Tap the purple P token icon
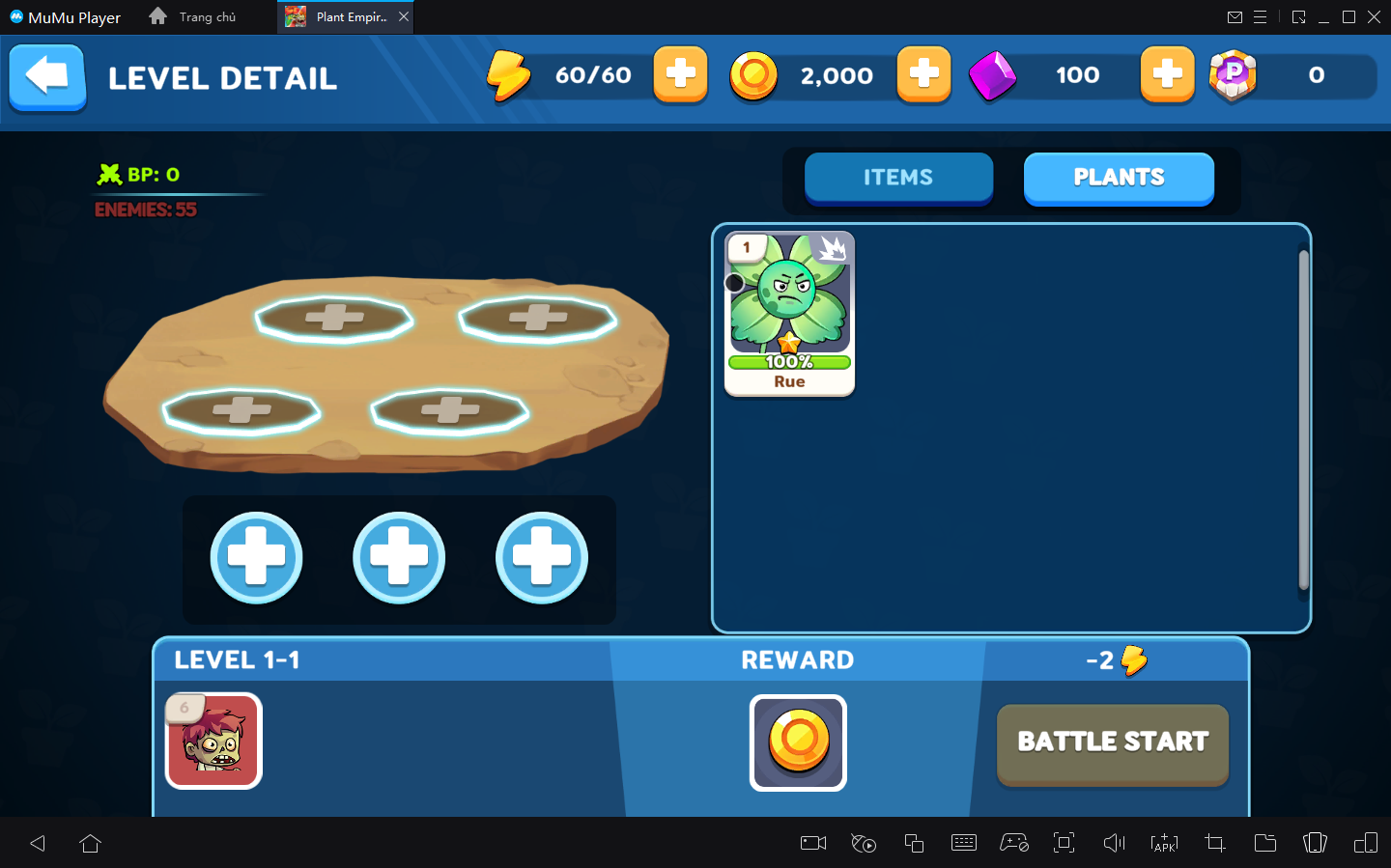Image resolution: width=1391 pixels, height=868 pixels. pyautogui.click(x=1233, y=75)
